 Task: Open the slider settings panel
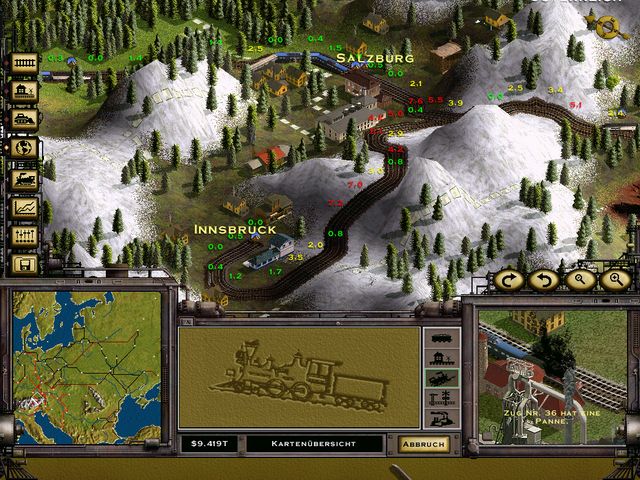click(x=24, y=236)
